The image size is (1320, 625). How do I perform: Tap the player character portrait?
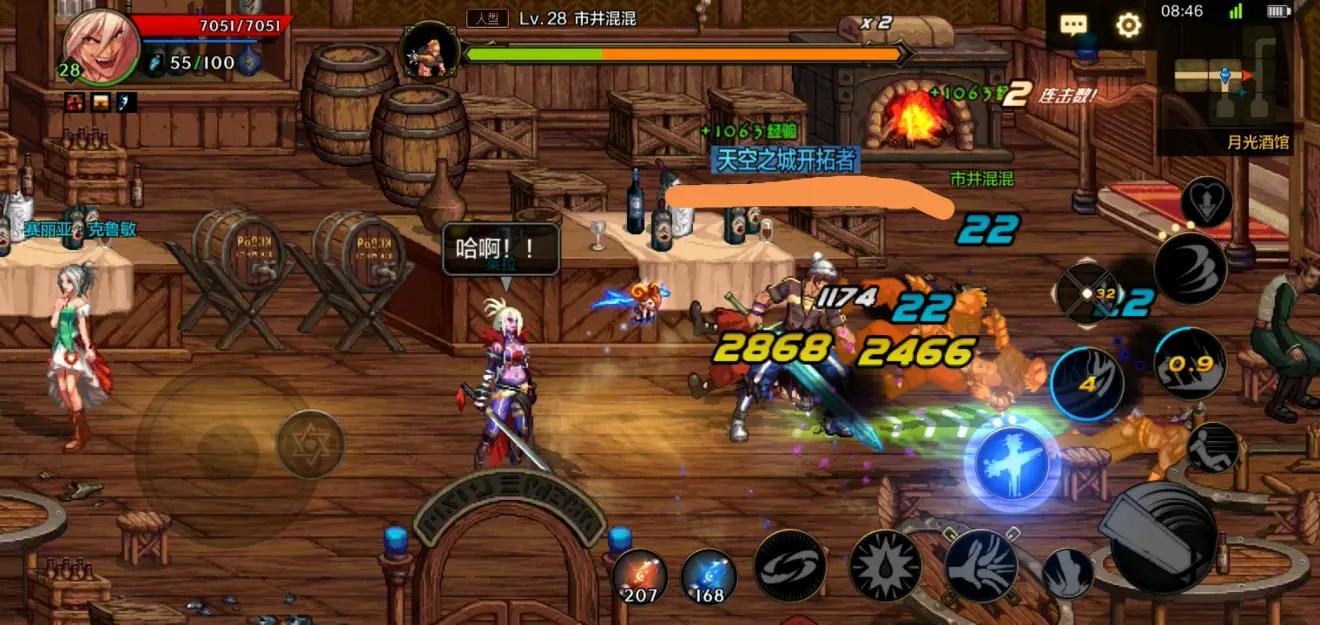[x=100, y=46]
